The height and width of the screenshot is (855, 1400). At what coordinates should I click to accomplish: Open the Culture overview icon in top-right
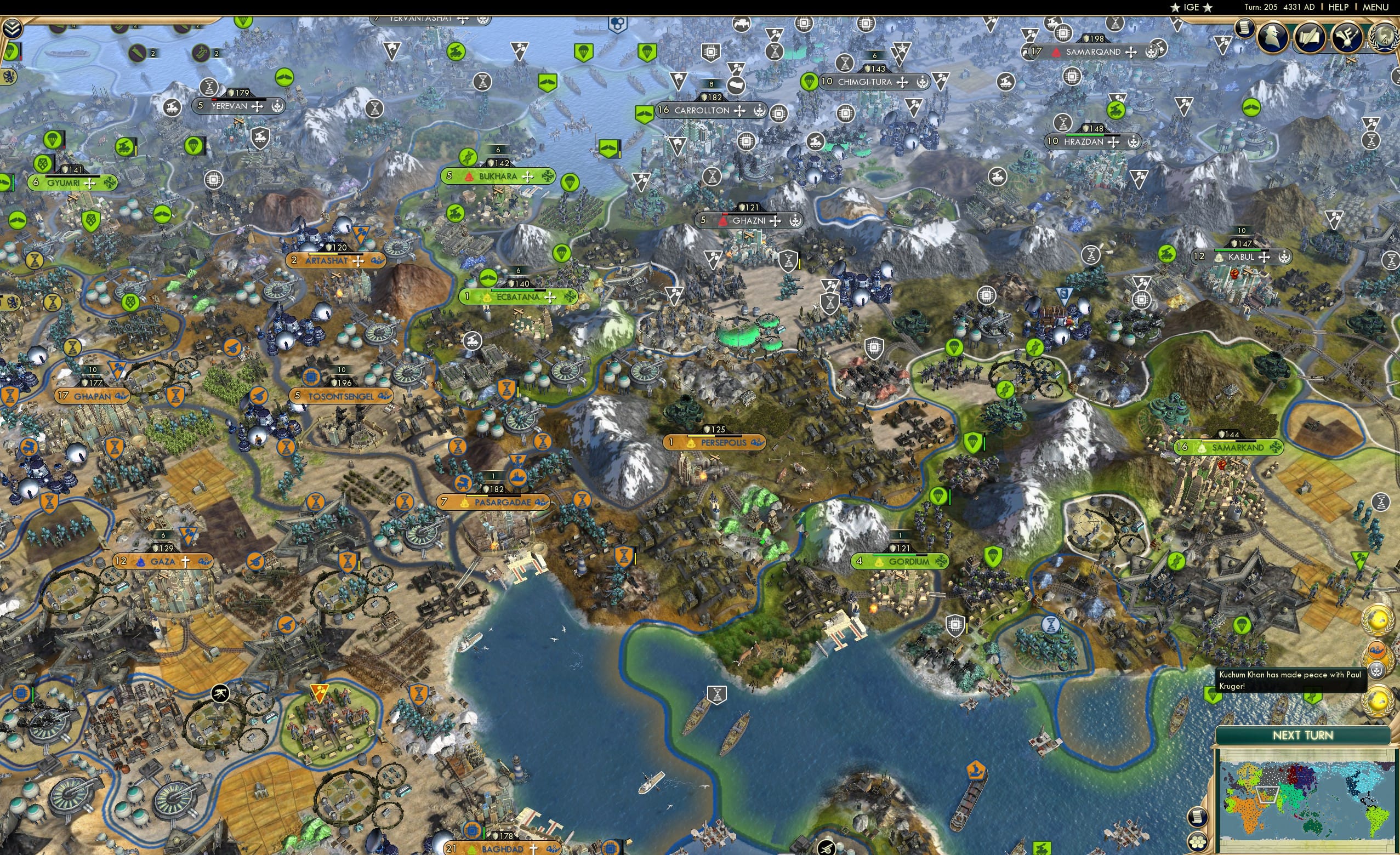coord(1347,37)
